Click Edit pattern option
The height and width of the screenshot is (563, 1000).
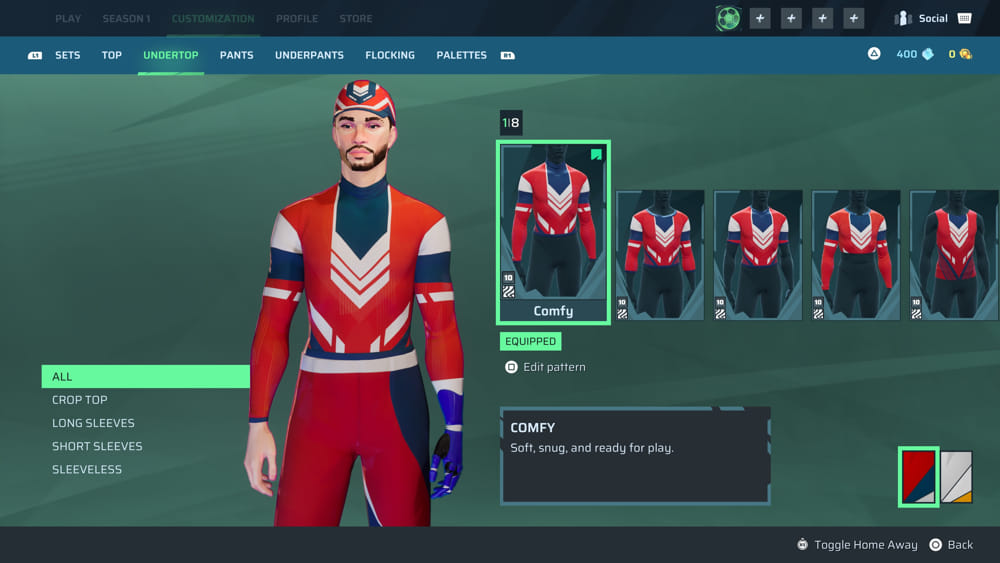554,367
